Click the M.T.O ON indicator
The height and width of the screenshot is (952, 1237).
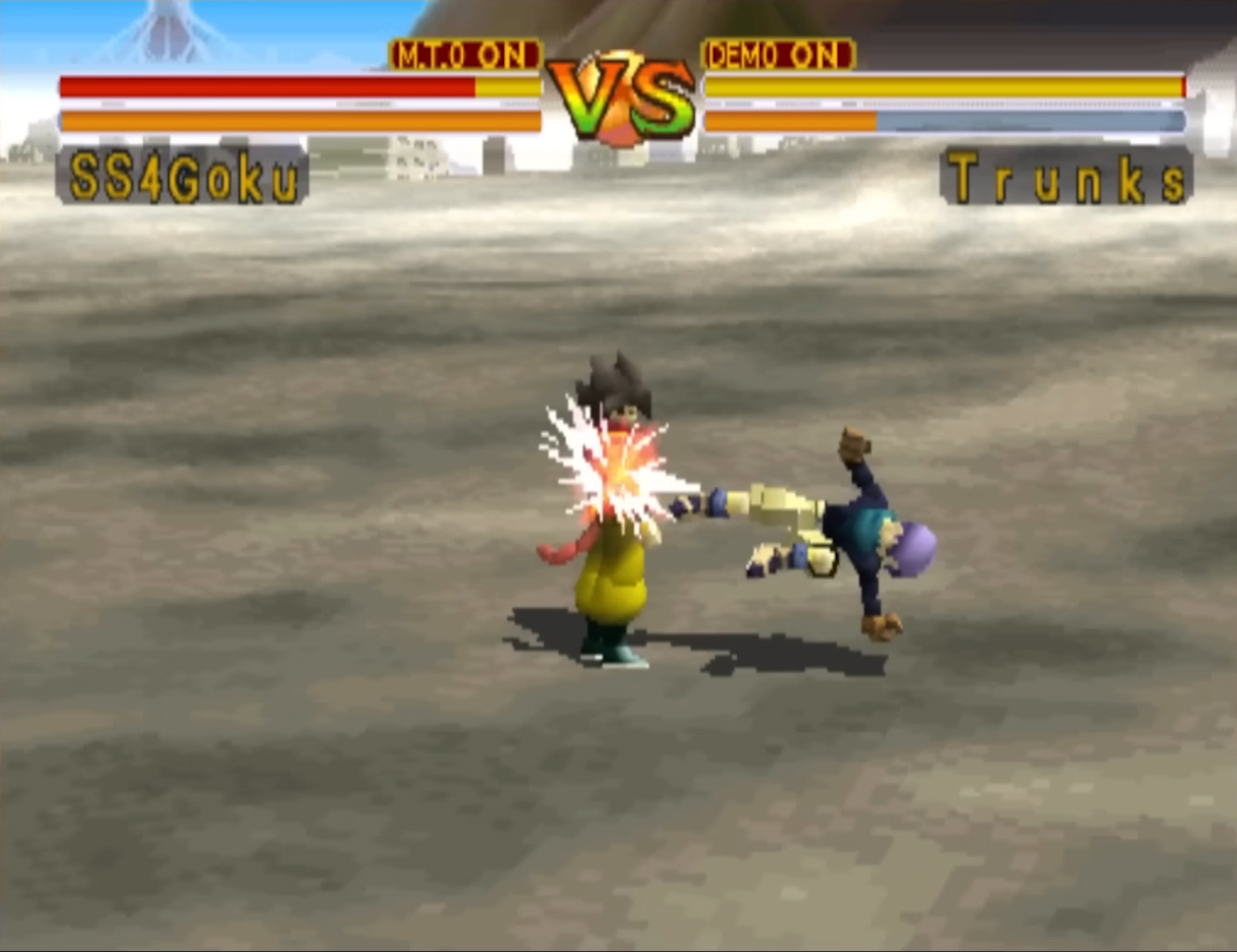point(464,56)
